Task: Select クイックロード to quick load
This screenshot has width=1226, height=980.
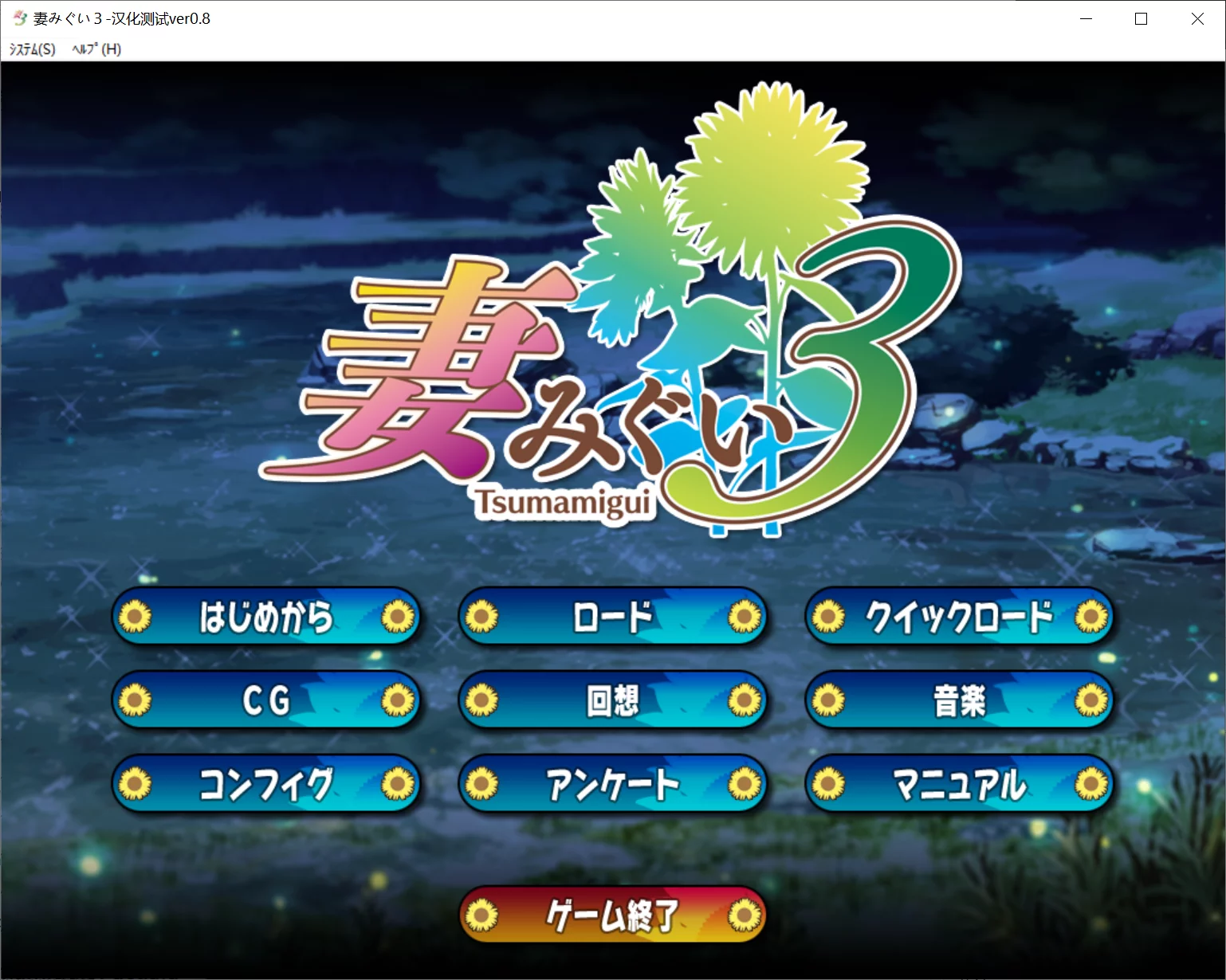Action: (x=958, y=616)
